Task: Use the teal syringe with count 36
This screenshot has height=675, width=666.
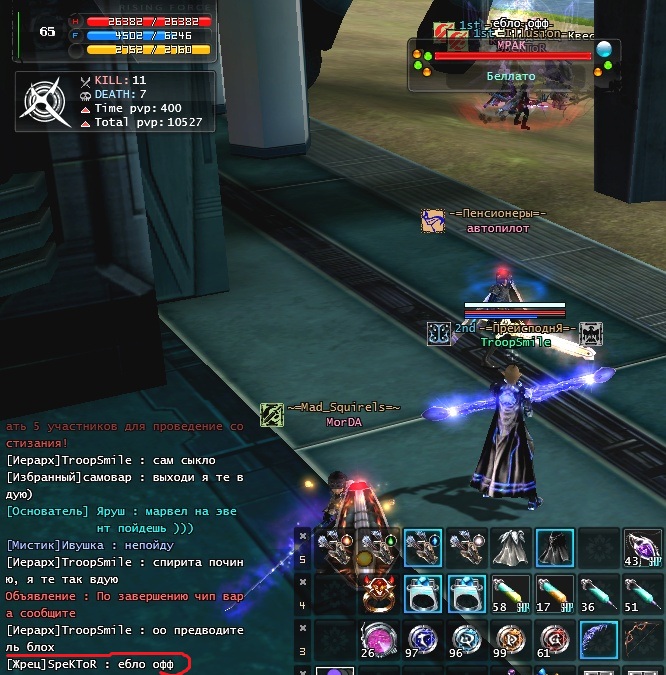Action: [597, 593]
